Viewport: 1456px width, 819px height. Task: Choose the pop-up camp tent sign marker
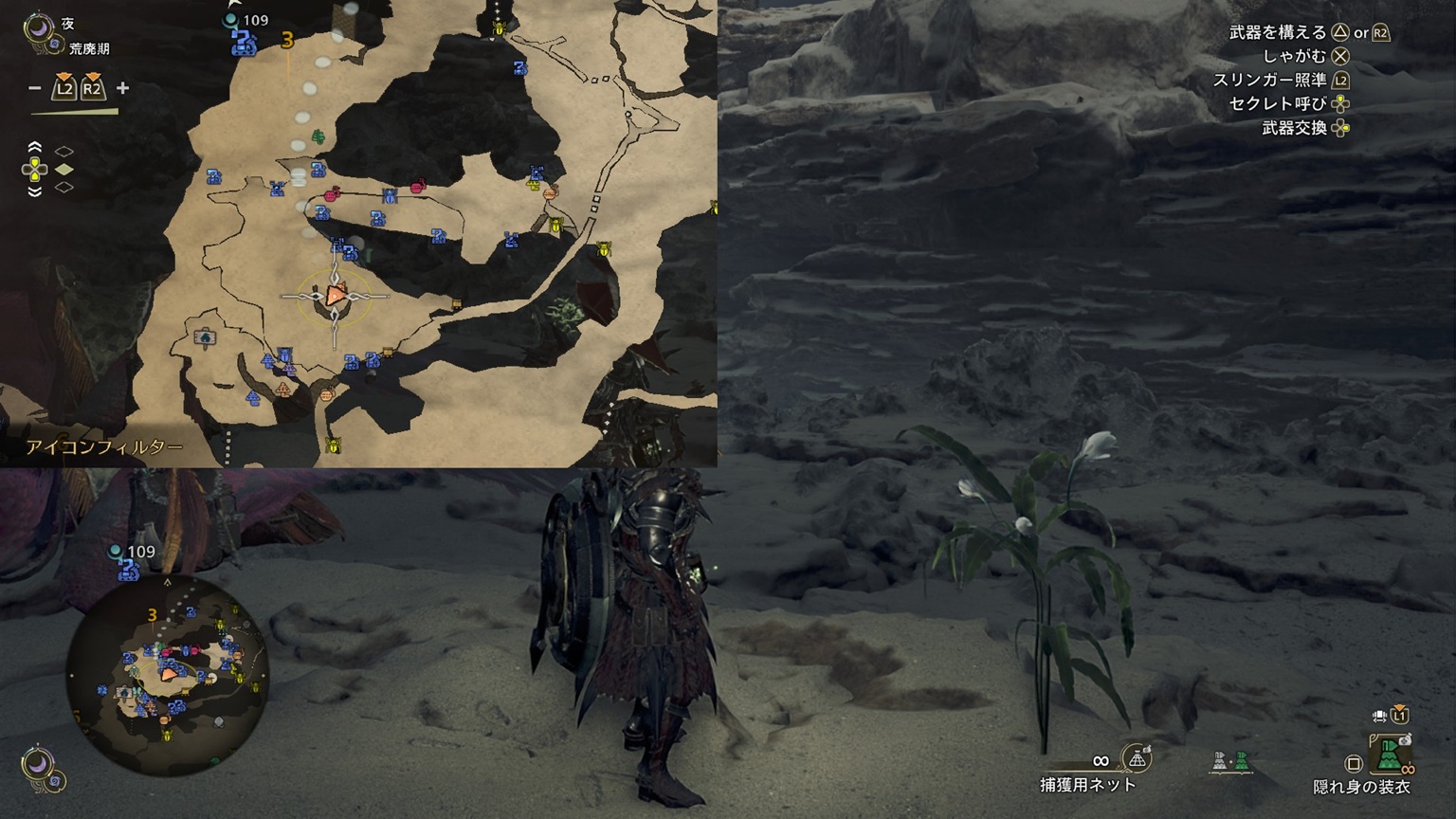pos(205,337)
